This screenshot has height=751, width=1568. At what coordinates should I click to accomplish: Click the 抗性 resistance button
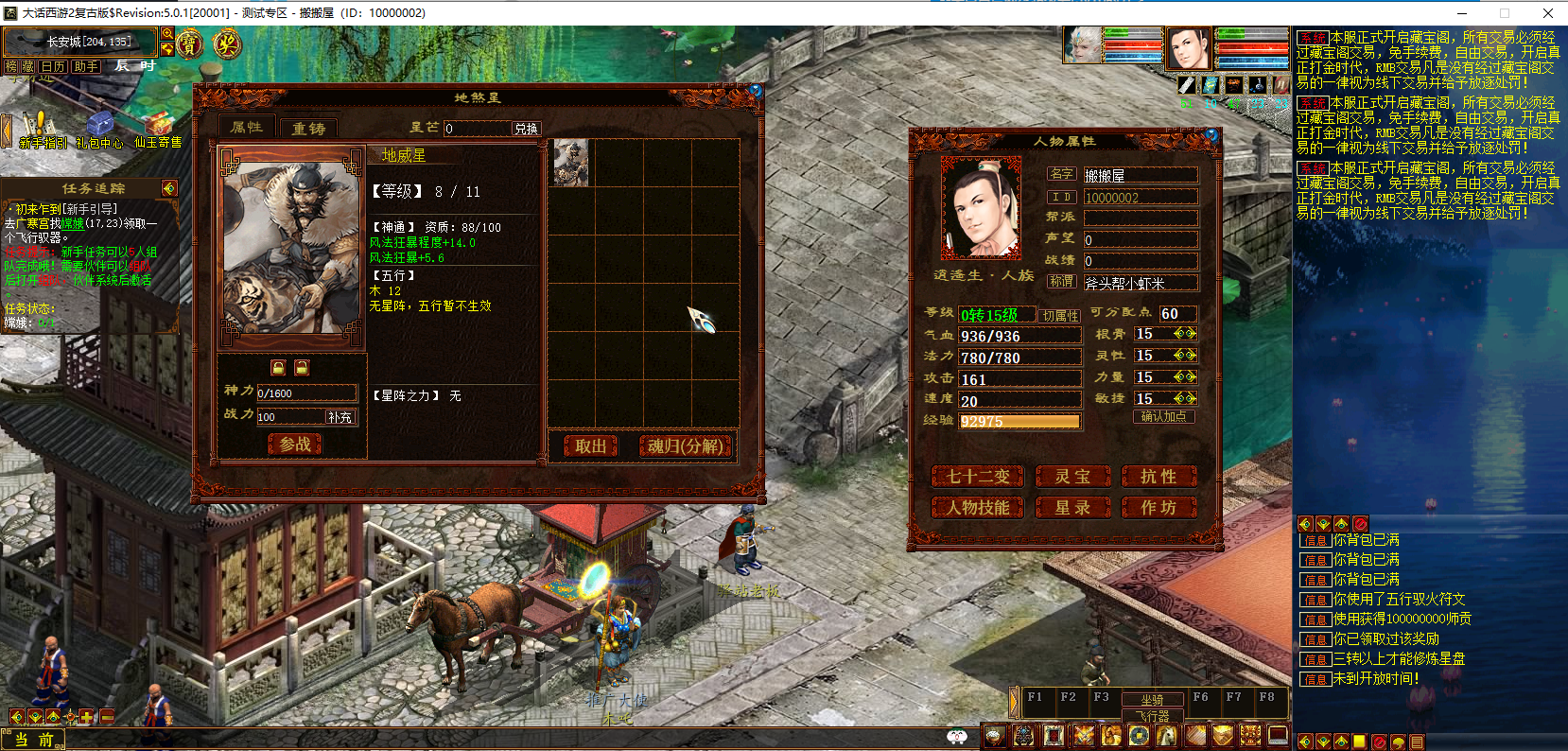point(1159,477)
